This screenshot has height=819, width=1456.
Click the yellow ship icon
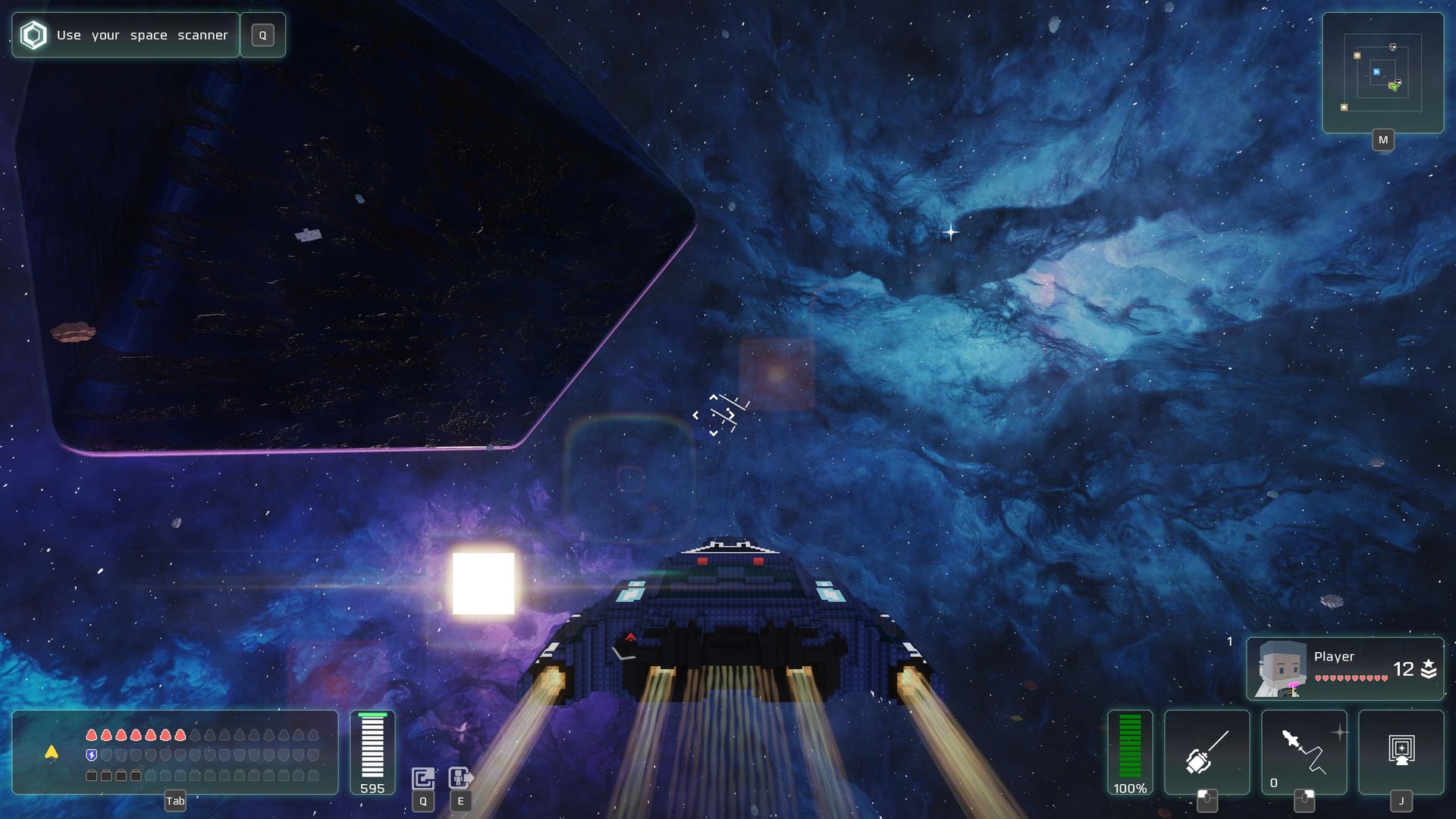click(52, 752)
